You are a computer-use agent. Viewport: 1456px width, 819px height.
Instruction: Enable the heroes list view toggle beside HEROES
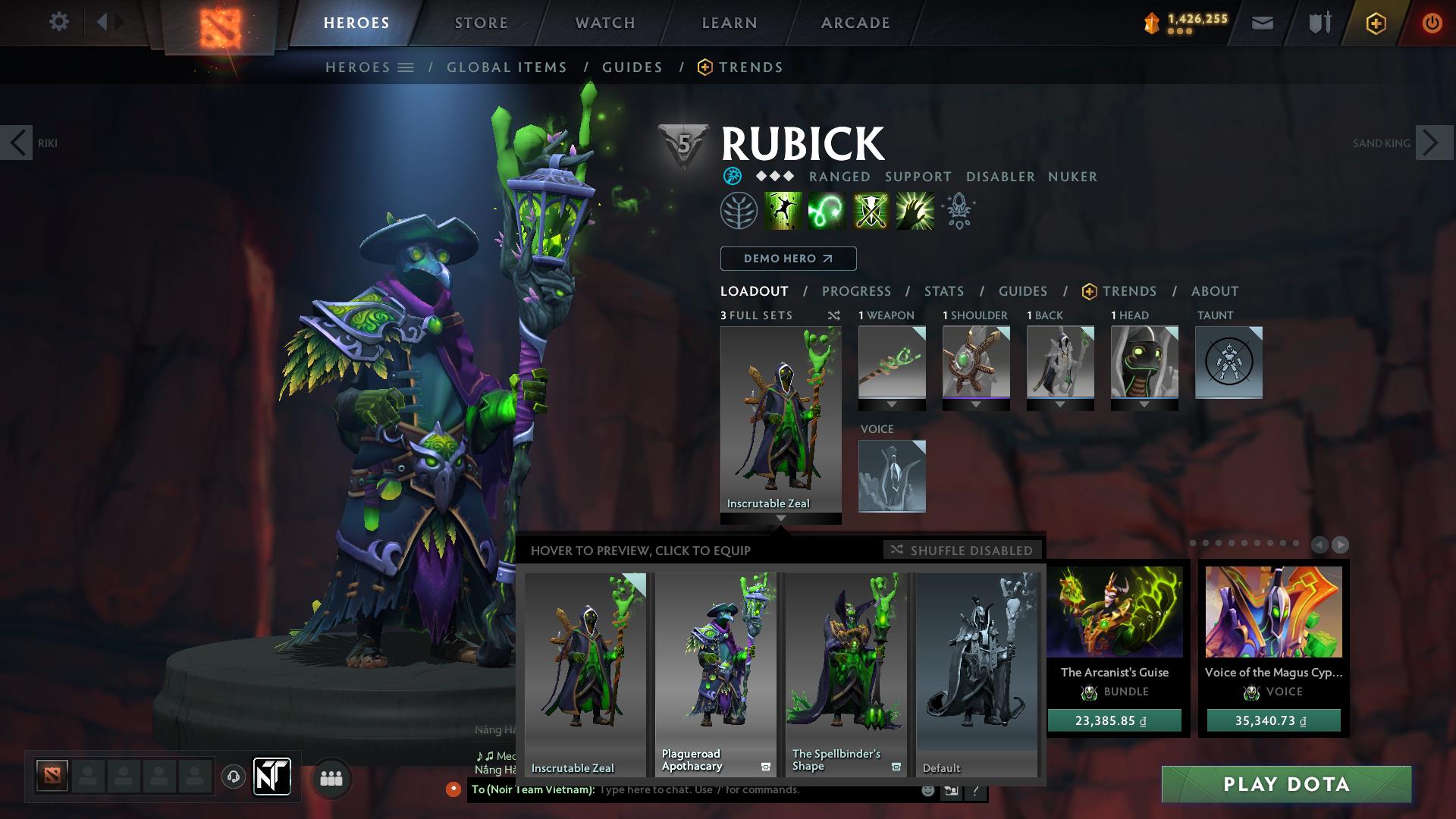406,67
